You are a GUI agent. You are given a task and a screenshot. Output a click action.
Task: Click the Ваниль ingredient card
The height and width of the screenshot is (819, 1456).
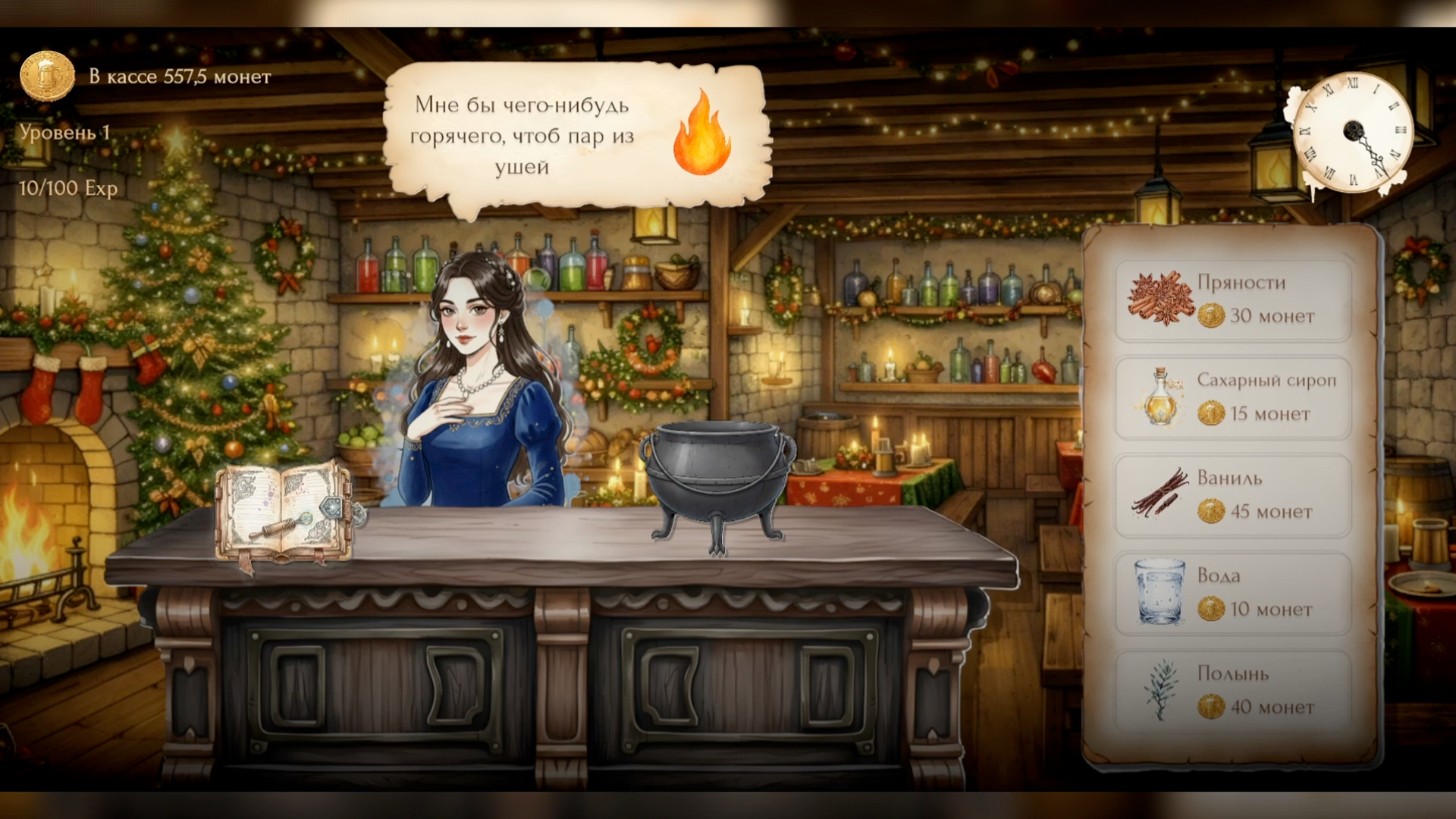click(1232, 495)
